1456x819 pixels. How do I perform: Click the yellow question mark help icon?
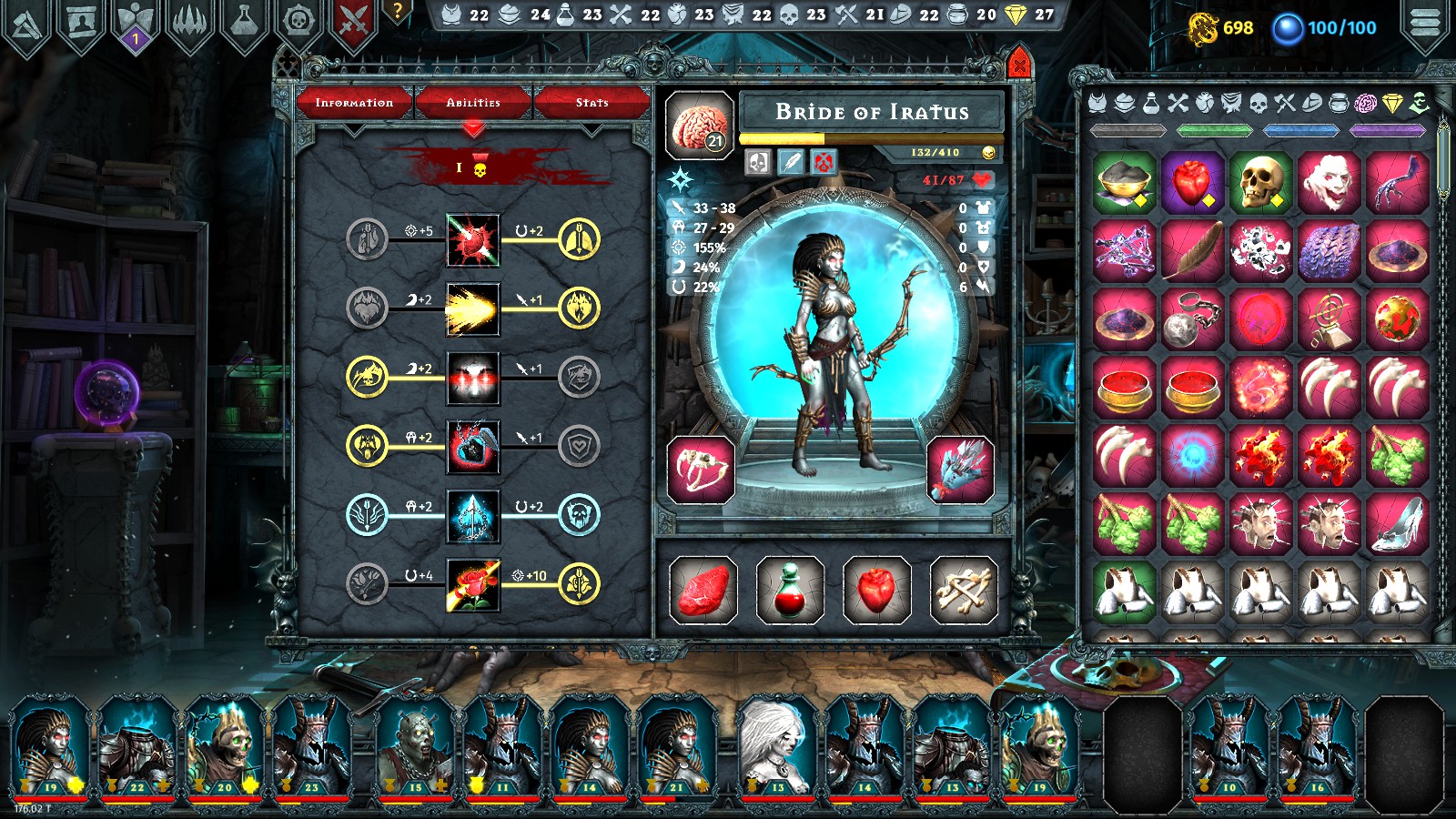click(x=396, y=11)
